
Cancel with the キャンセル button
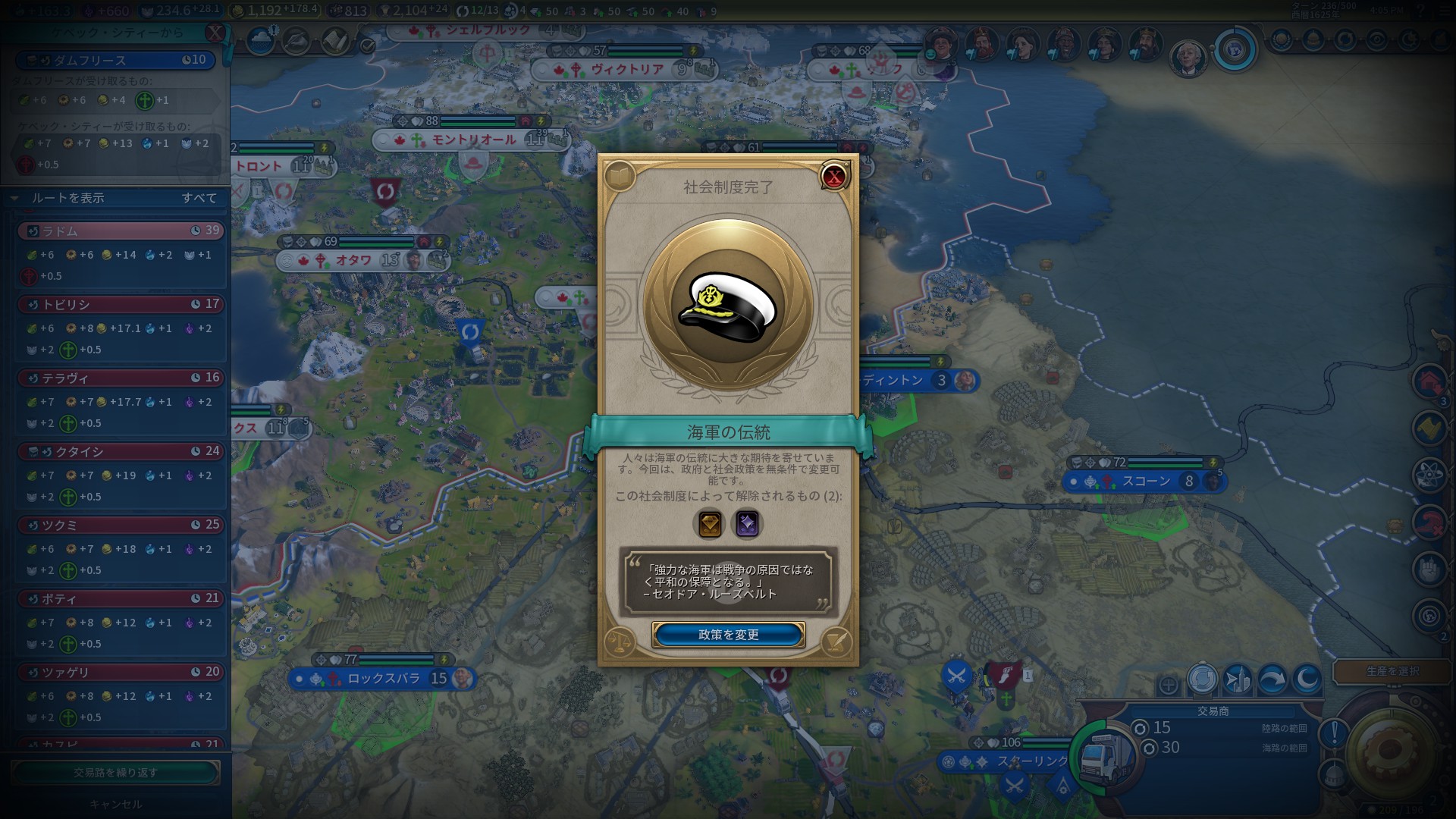coord(115,804)
